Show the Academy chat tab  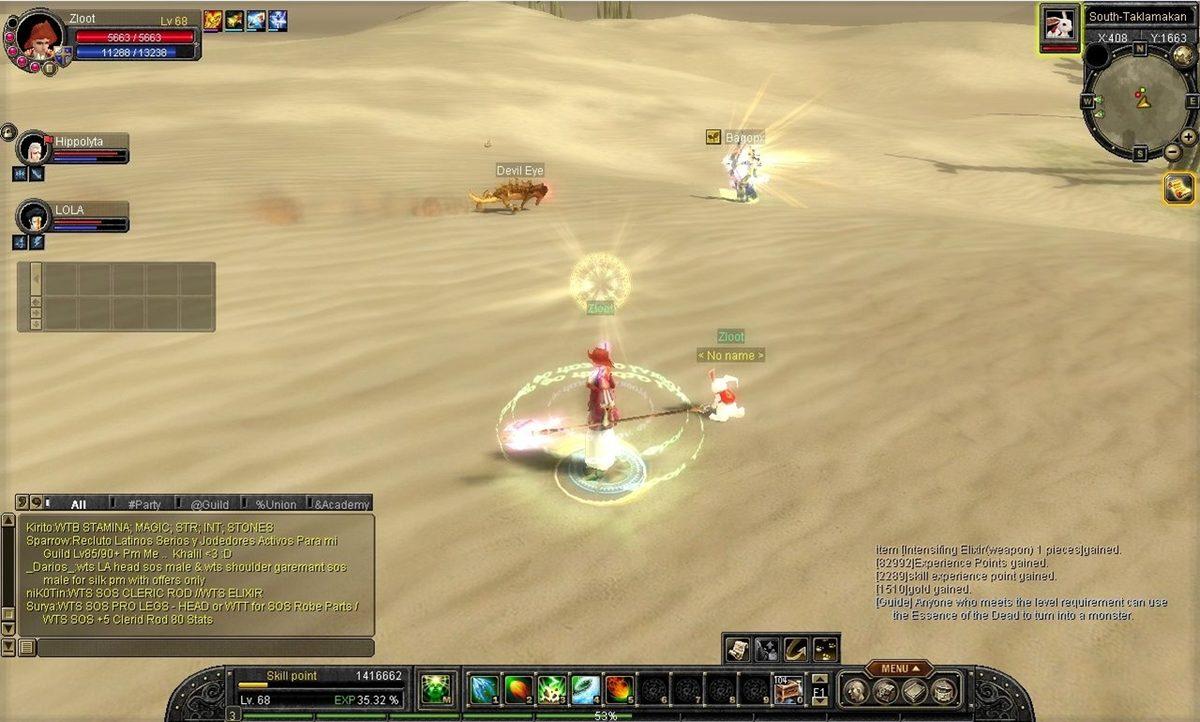coord(340,504)
